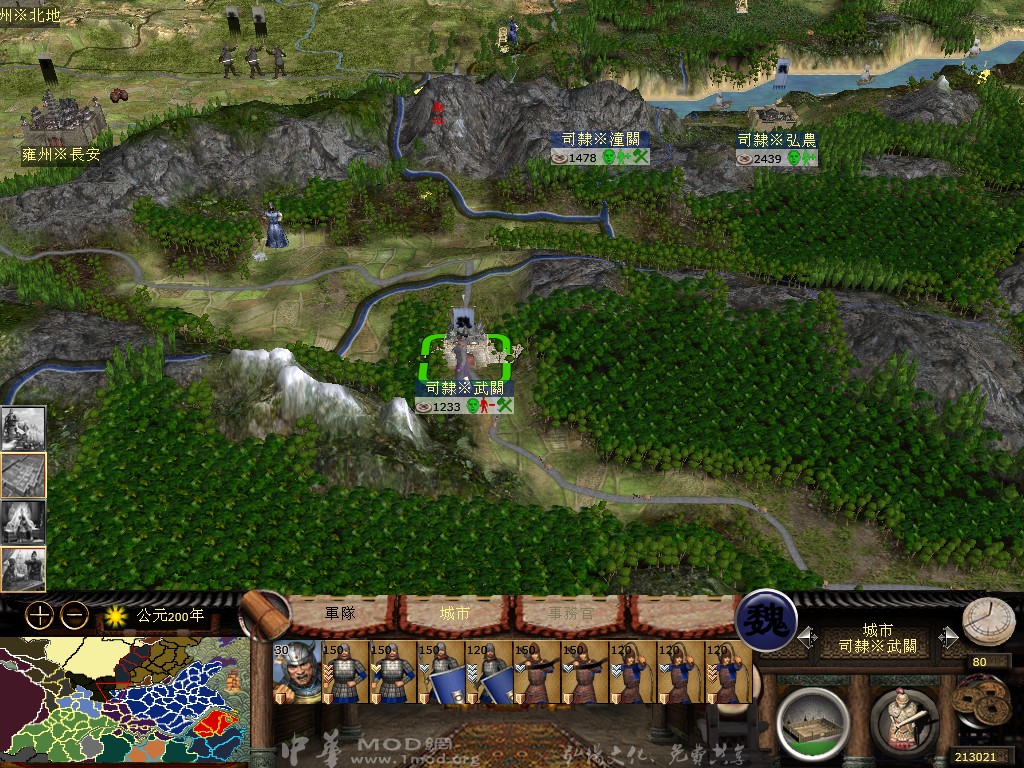This screenshot has width=1024, height=768.
Task: Go to next settlement with right arrow
Action: (950, 638)
